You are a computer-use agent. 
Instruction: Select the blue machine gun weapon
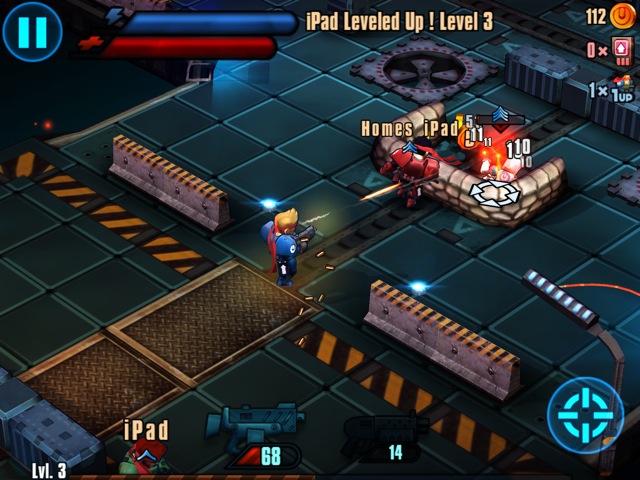pyautogui.click(x=255, y=425)
